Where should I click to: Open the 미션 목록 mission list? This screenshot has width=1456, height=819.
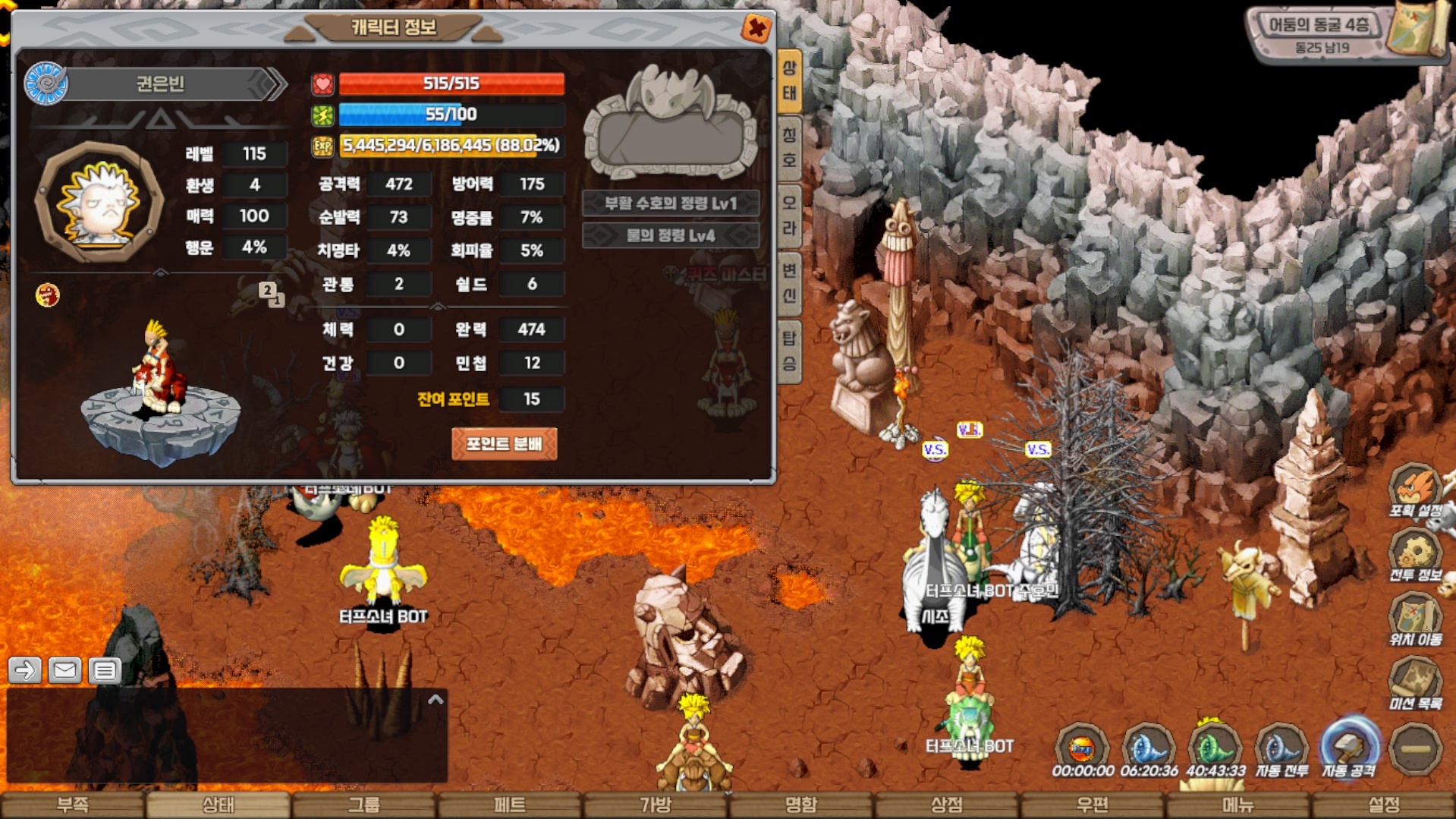click(1414, 683)
